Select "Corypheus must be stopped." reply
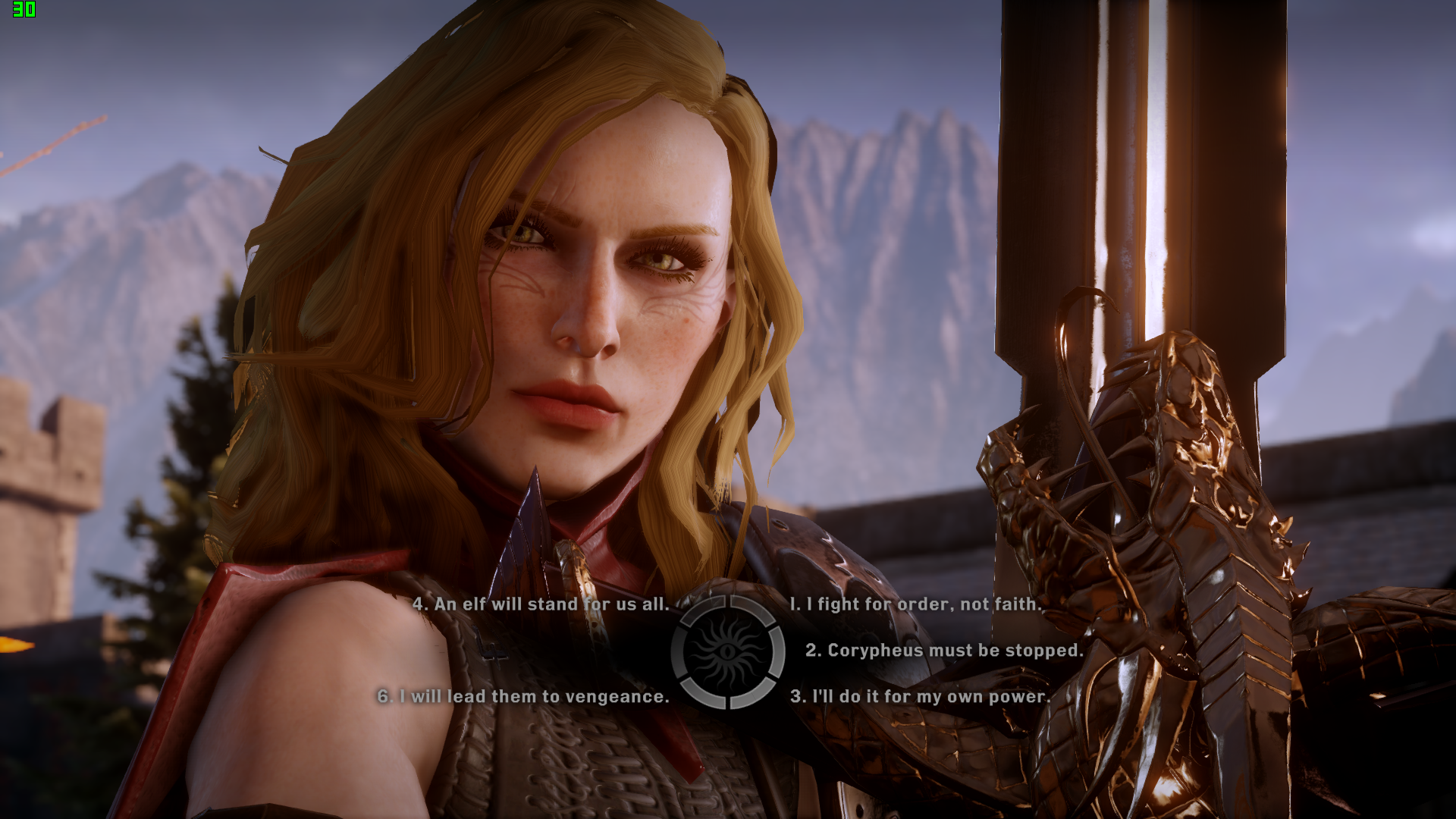Image resolution: width=1456 pixels, height=819 pixels. pos(943,651)
